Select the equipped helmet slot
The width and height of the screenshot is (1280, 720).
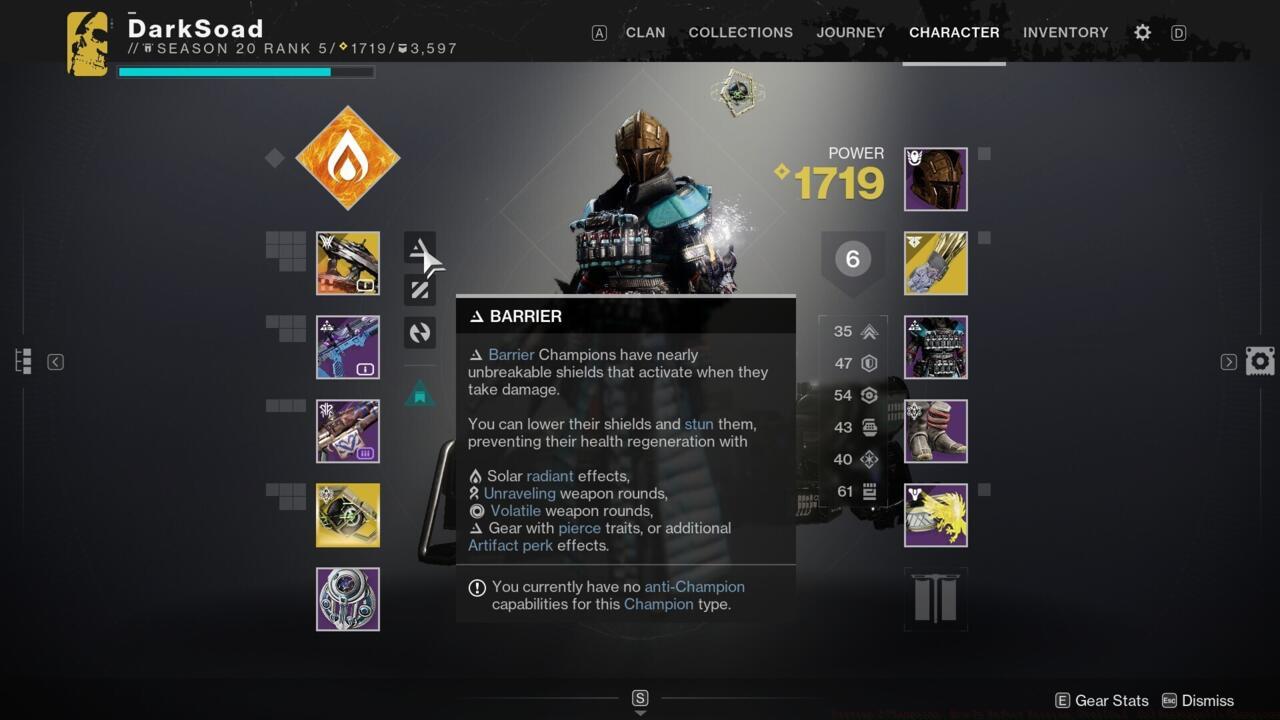pyautogui.click(x=935, y=179)
